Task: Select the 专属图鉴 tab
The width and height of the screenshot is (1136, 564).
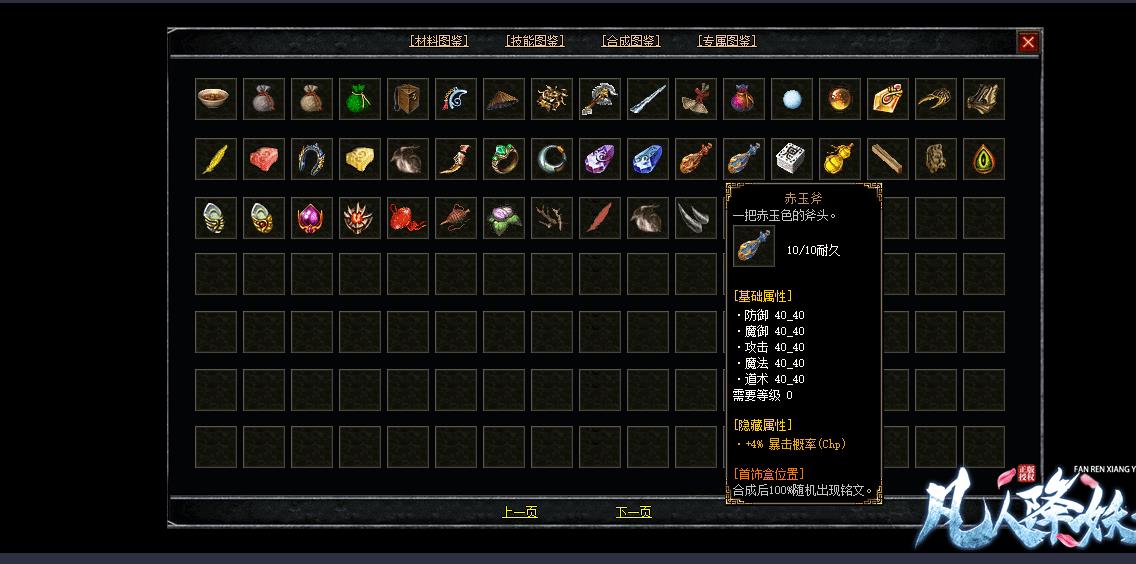Action: point(727,41)
